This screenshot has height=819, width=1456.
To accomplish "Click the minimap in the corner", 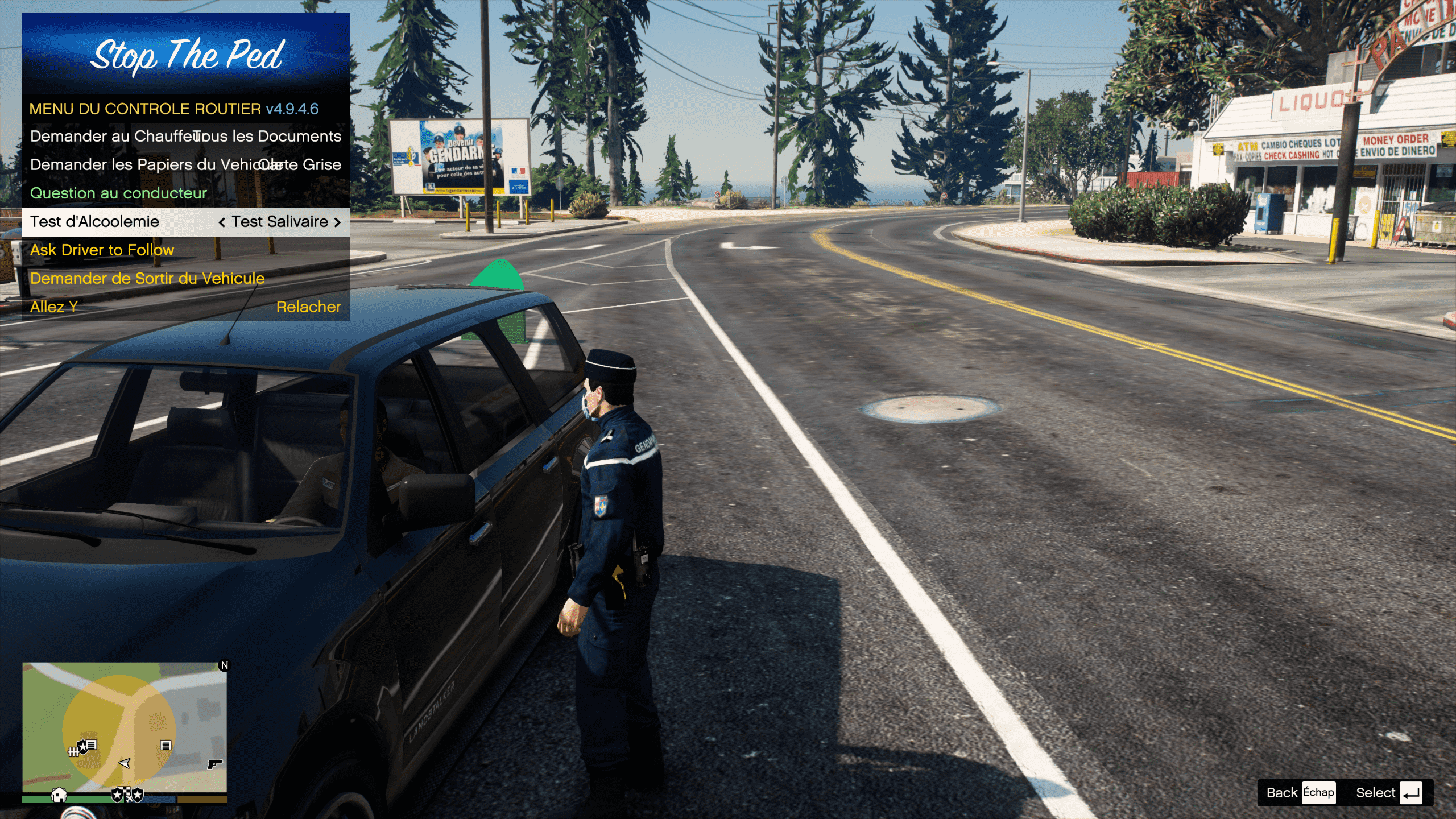I will [x=125, y=727].
